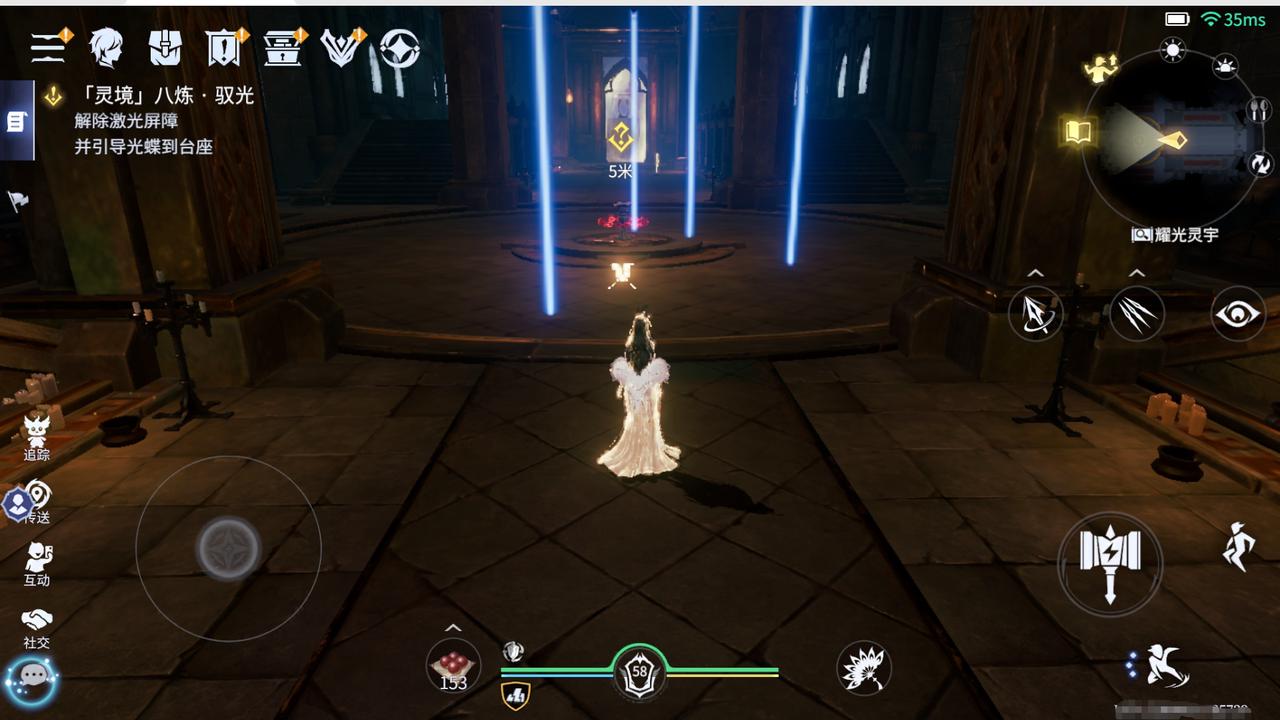Open the treasure chest rewards icon

pos(283,47)
